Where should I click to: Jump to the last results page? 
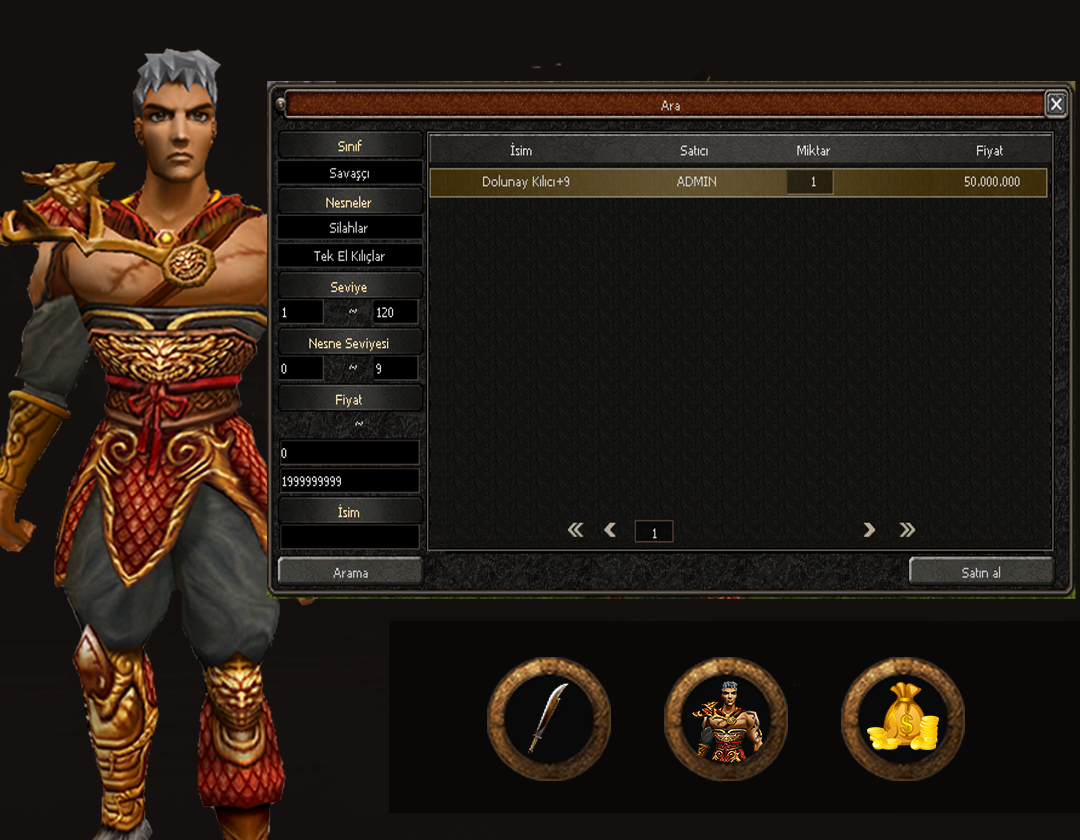click(x=907, y=530)
